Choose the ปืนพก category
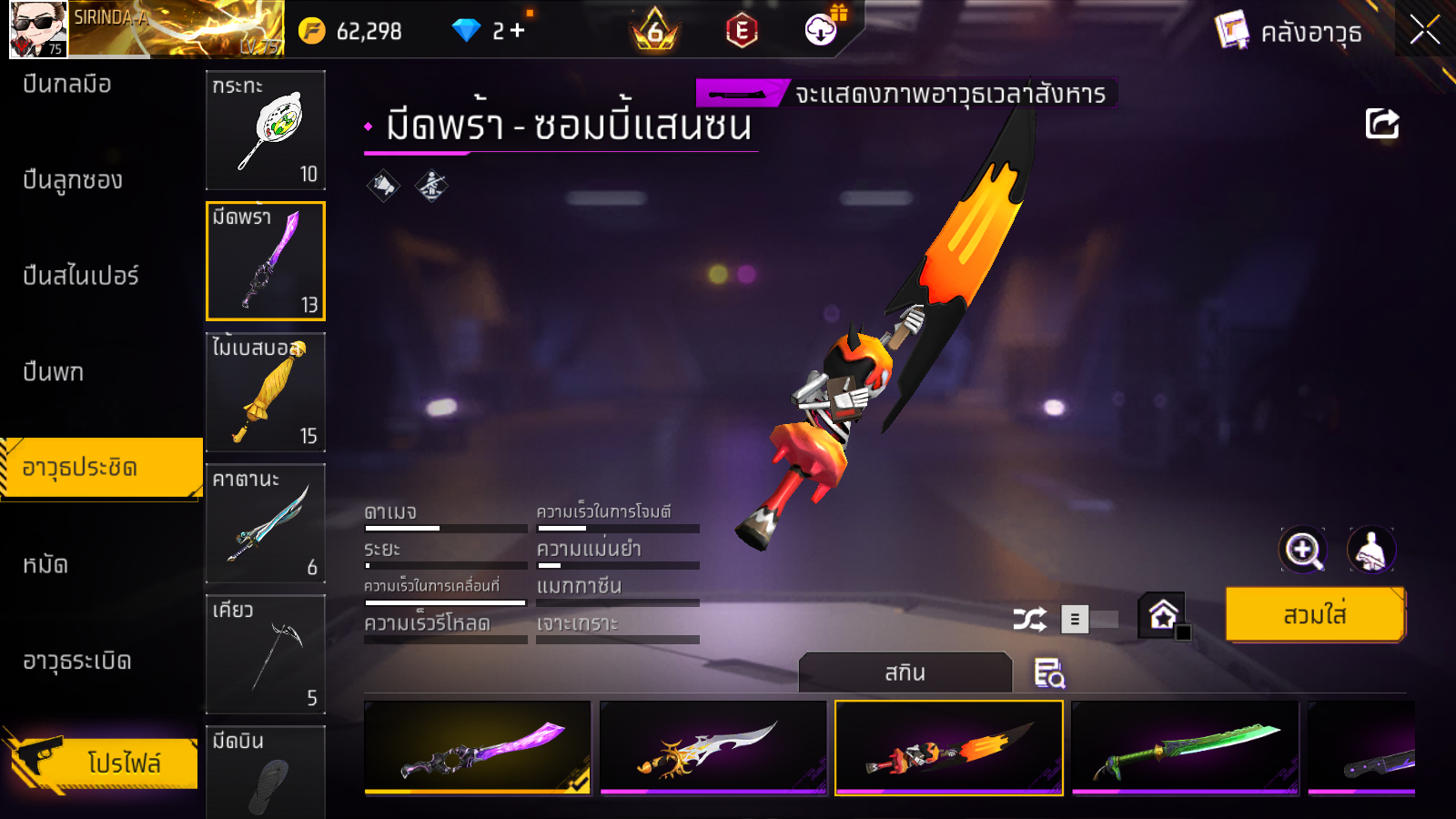This screenshot has width=1456, height=819. (x=54, y=372)
